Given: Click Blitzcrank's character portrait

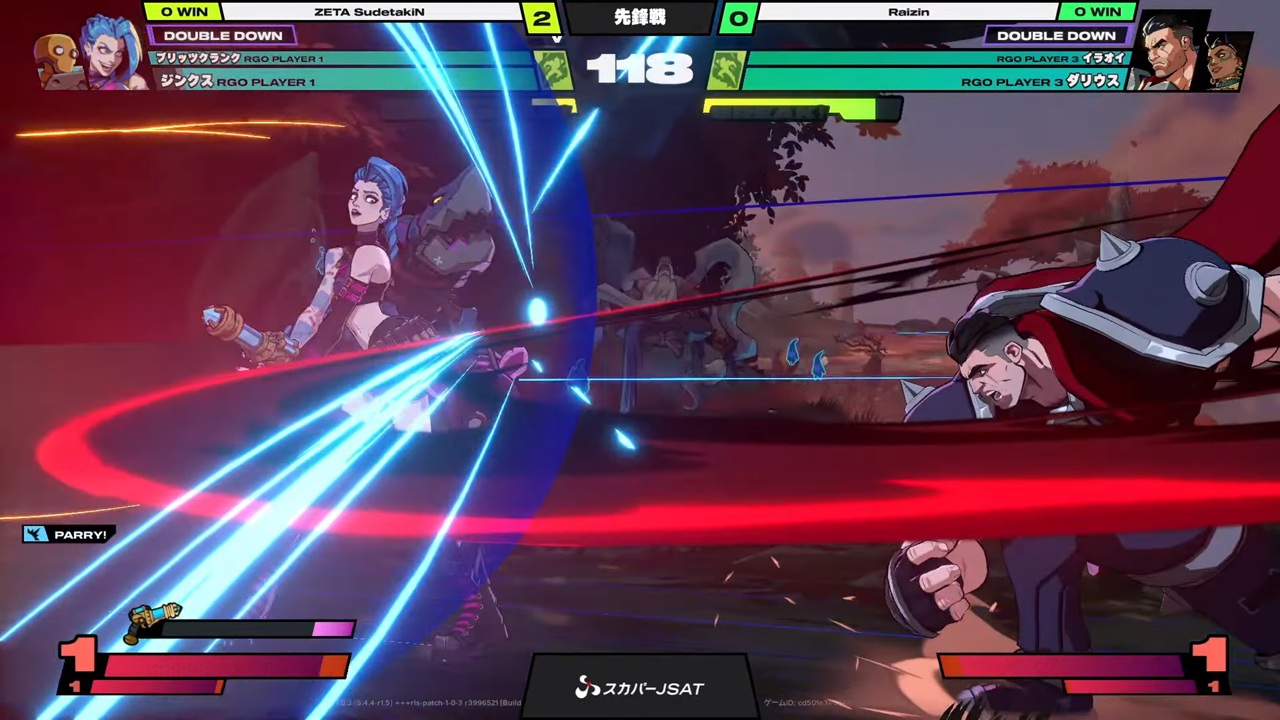Looking at the screenshot, I should click(57, 62).
